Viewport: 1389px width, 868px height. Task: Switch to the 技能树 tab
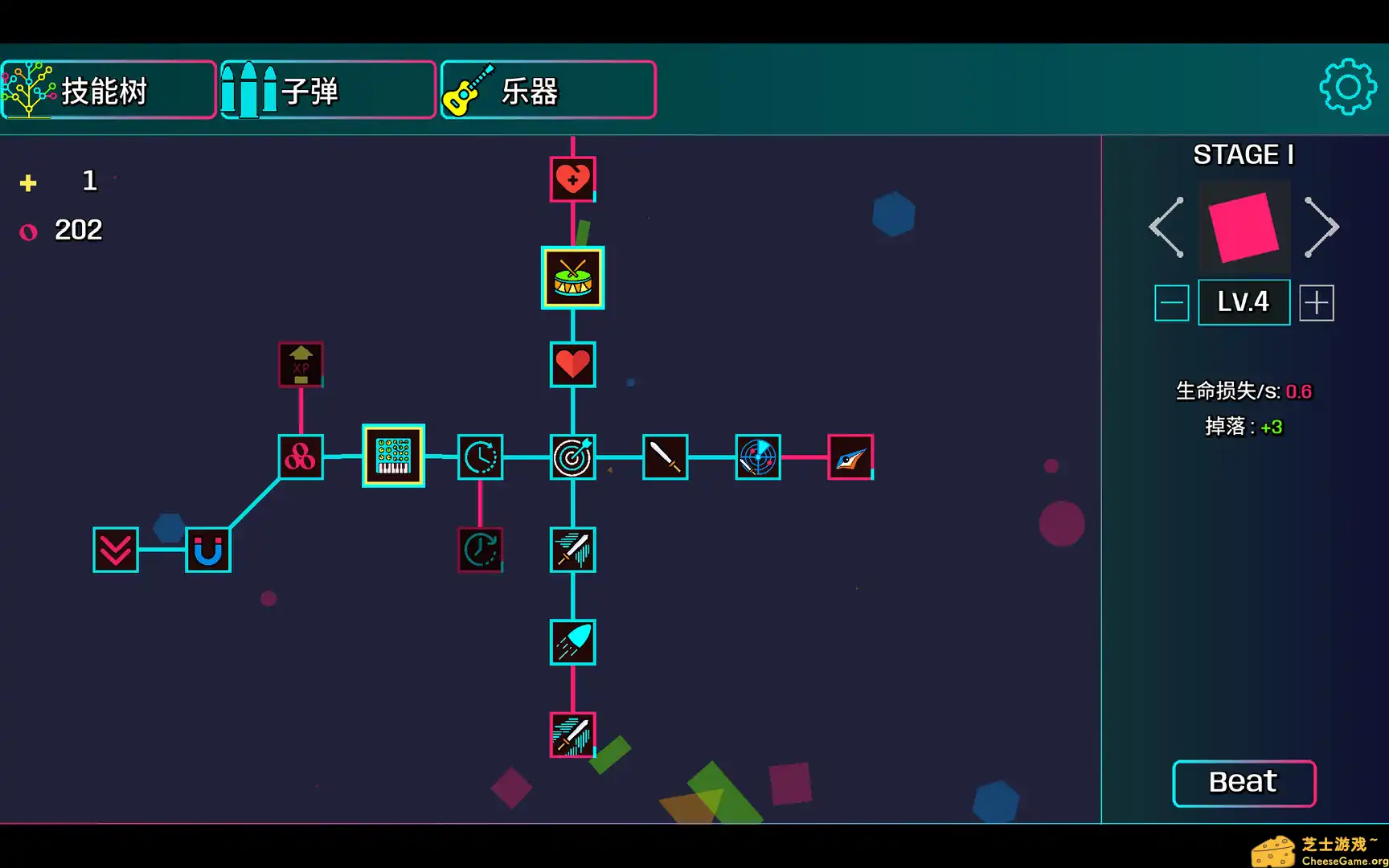108,90
